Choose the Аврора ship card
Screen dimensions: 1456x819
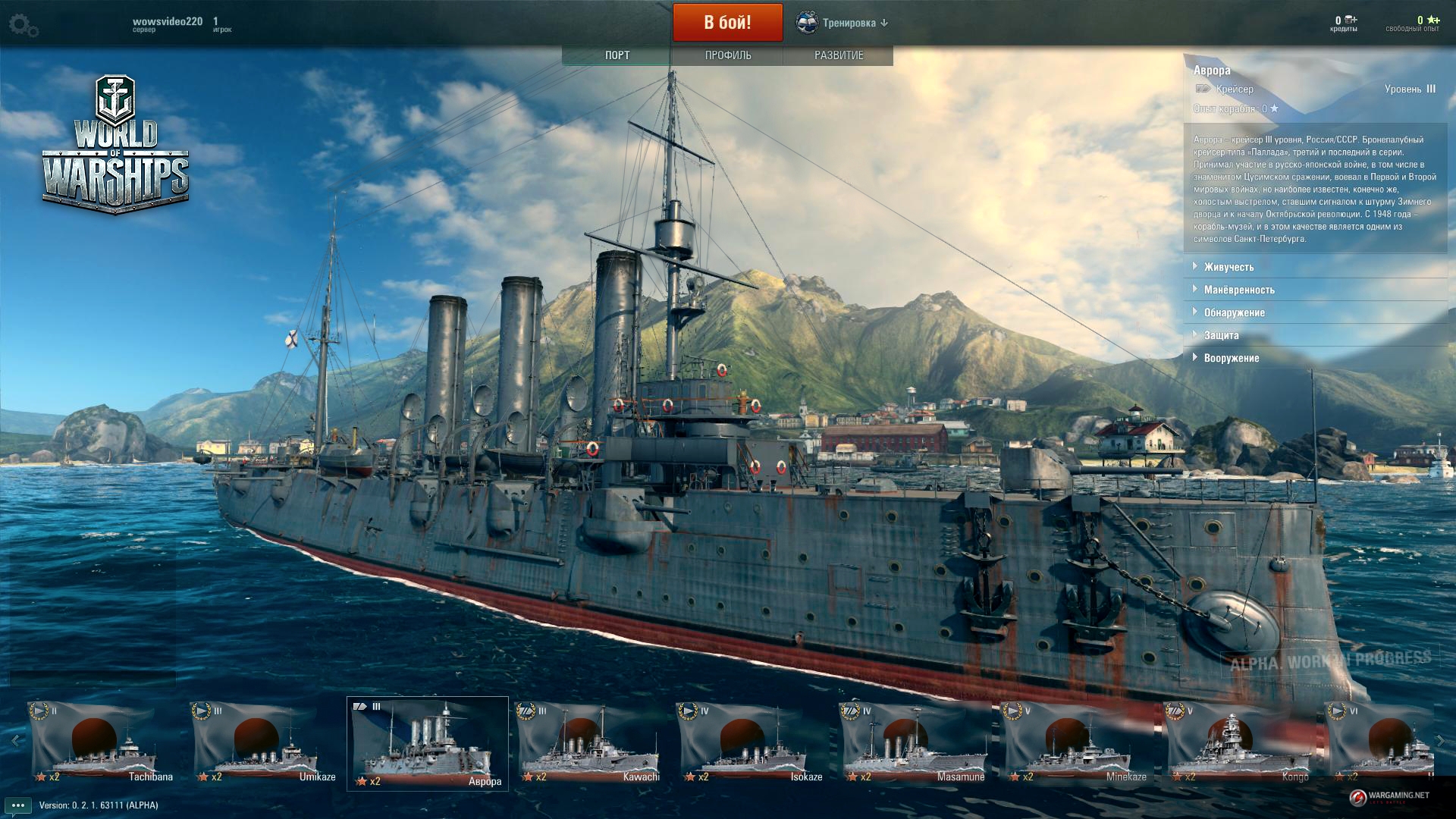click(428, 743)
